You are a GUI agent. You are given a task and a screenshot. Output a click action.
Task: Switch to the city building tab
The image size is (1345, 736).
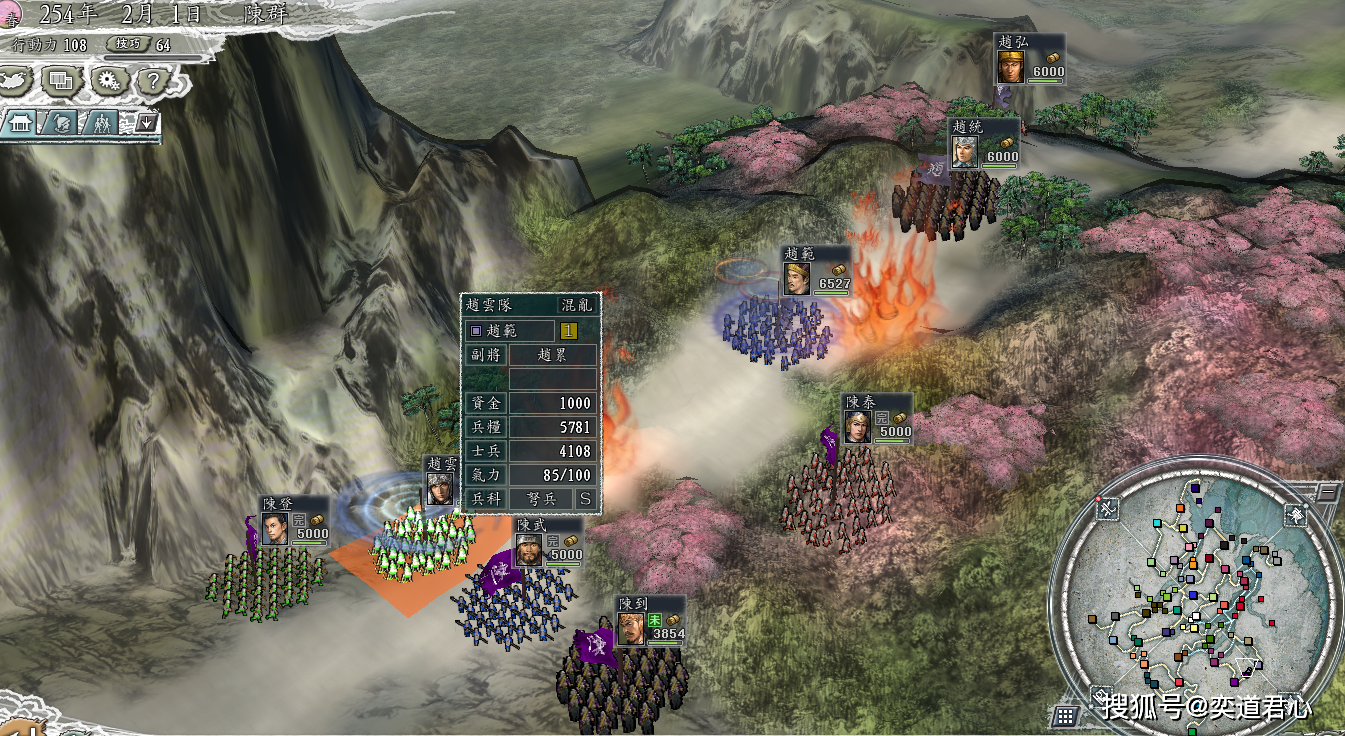click(19, 123)
